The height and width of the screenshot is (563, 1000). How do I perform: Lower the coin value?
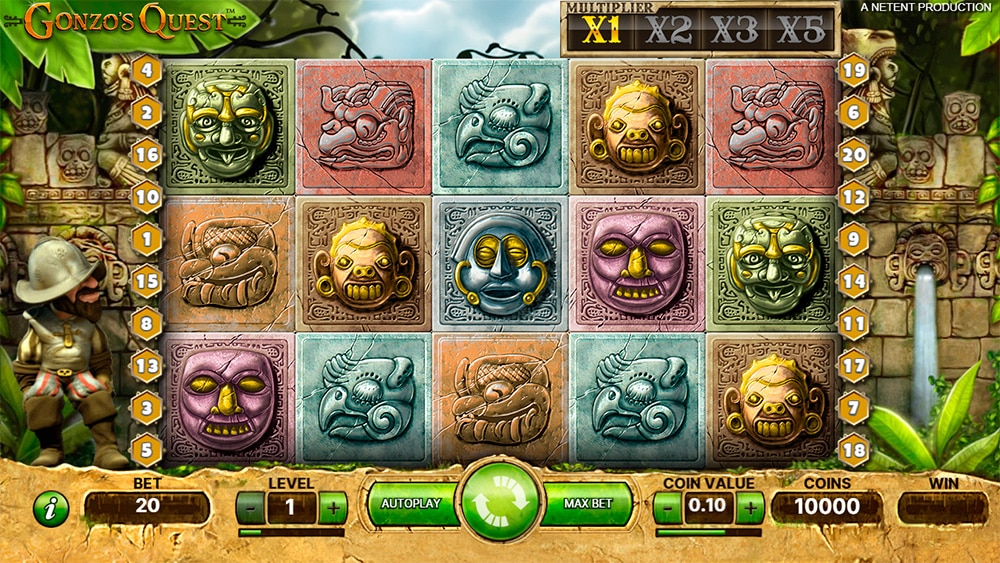[x=667, y=508]
